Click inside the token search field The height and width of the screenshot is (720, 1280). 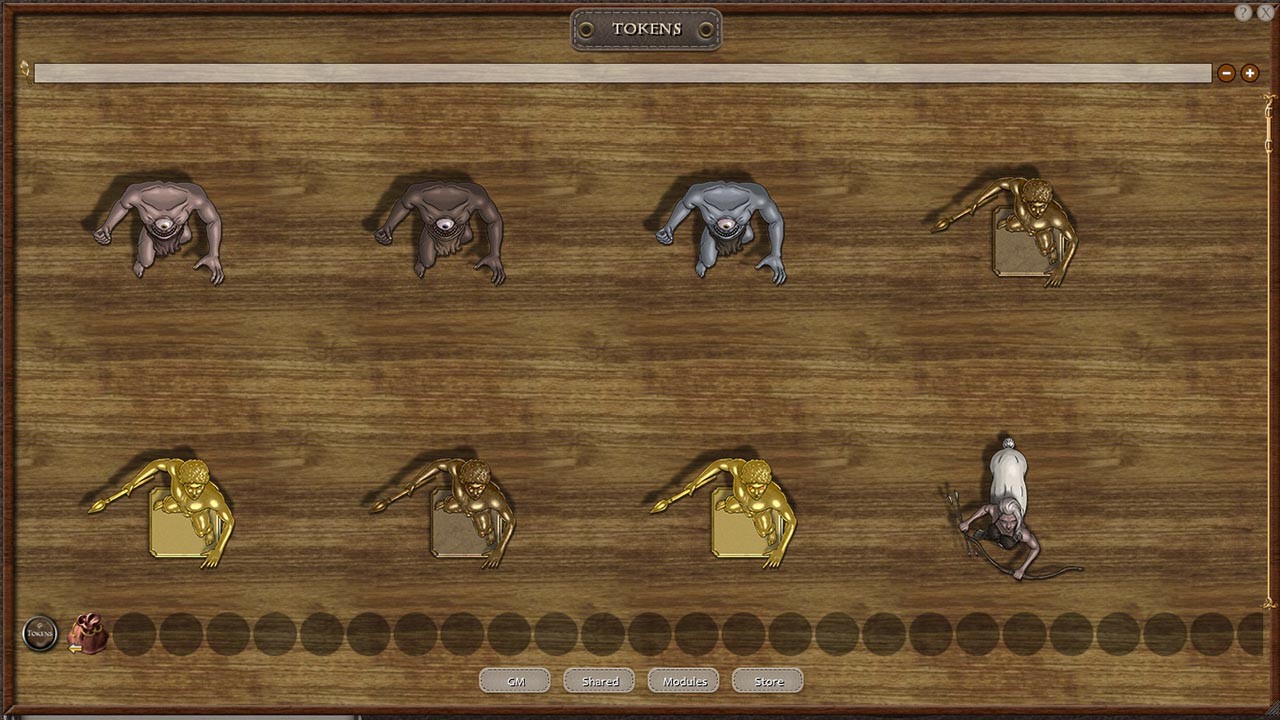pos(620,72)
